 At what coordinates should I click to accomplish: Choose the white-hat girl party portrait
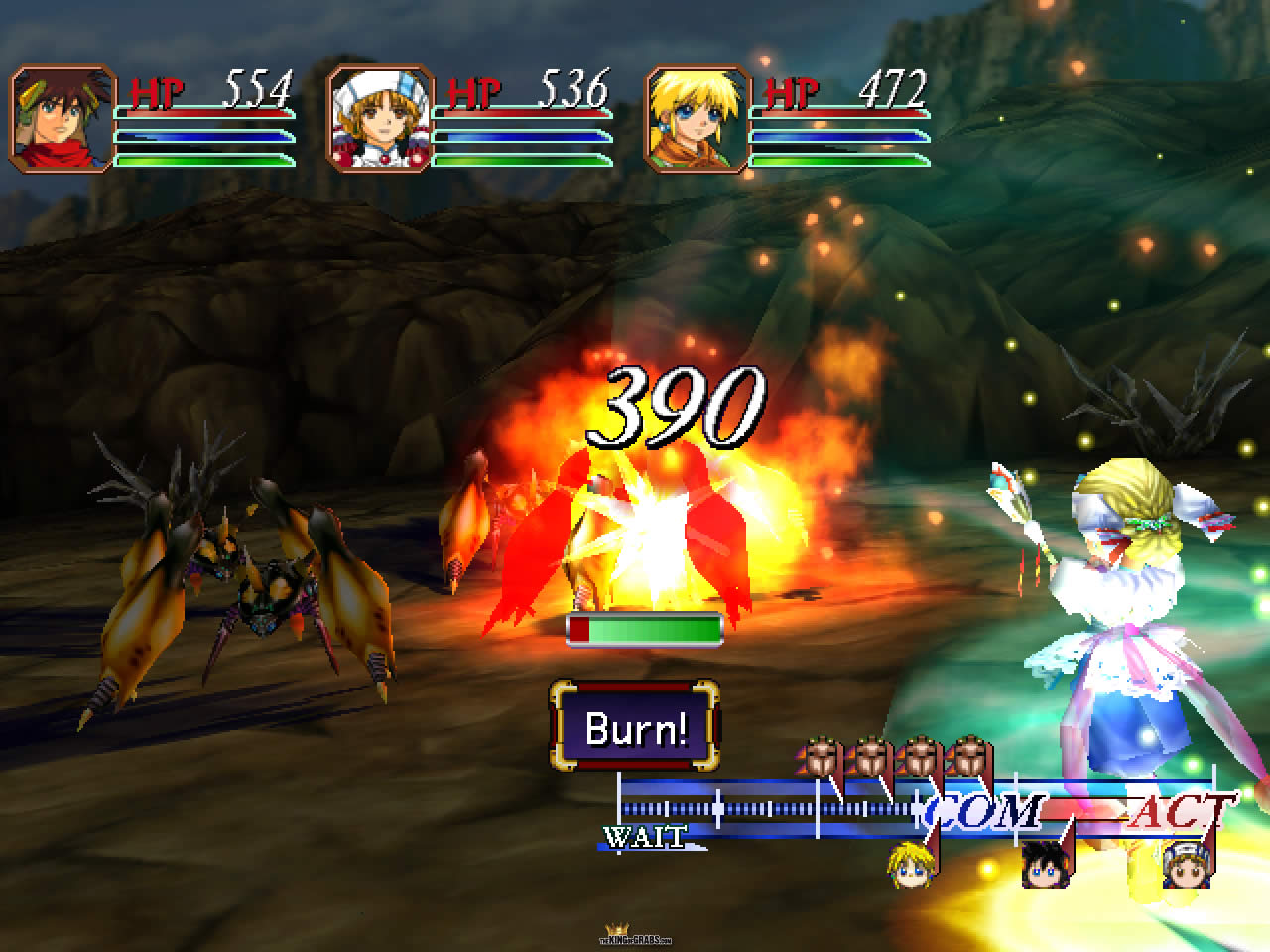[x=380, y=119]
